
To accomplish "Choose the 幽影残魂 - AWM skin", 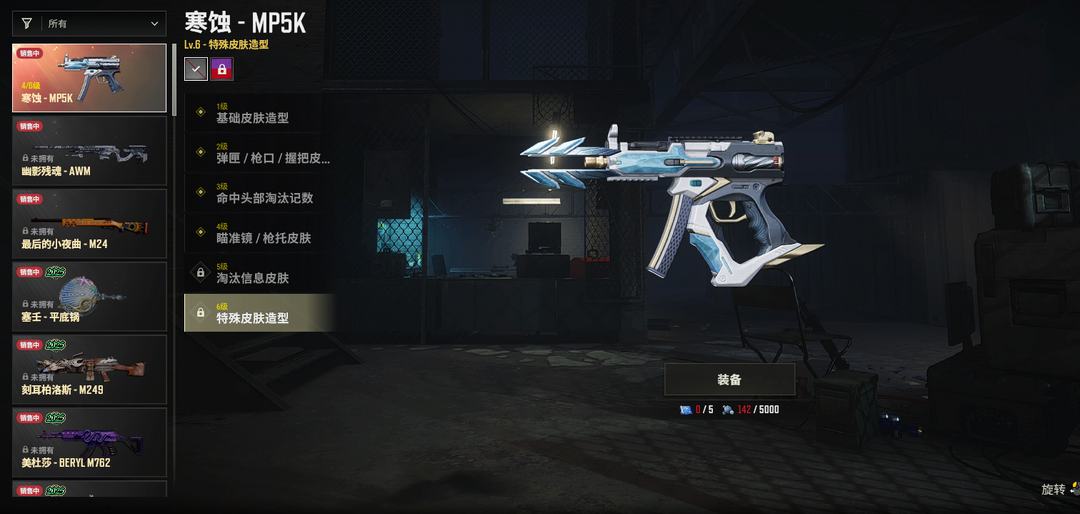I will pyautogui.click(x=89, y=151).
